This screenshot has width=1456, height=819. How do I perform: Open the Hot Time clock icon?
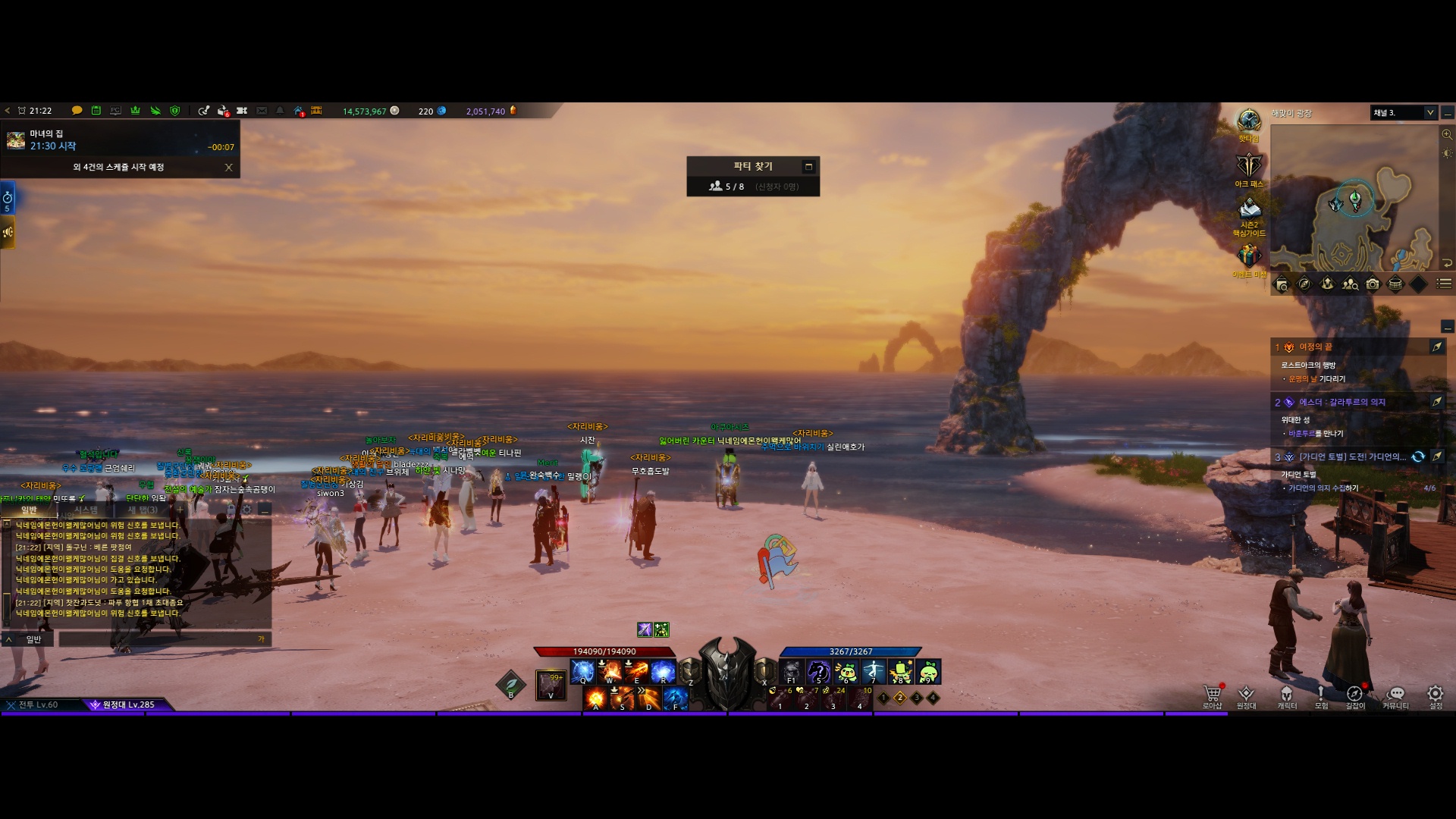pos(1248,121)
